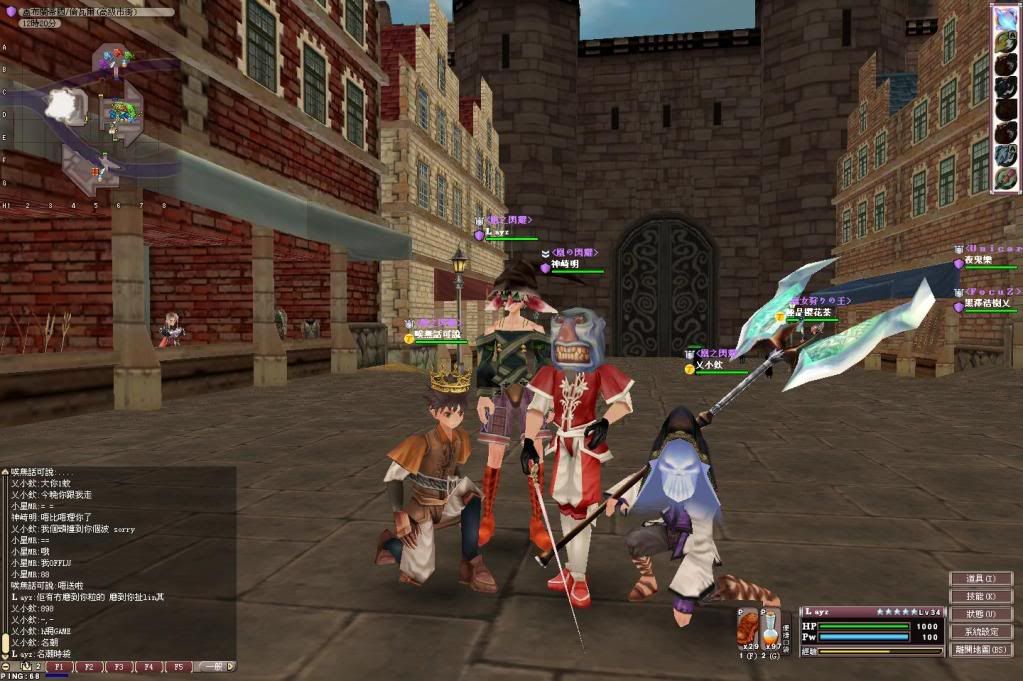Screen dimensions: 1023x681
Task: Switch to the F3 chat tab
Action: (119, 666)
